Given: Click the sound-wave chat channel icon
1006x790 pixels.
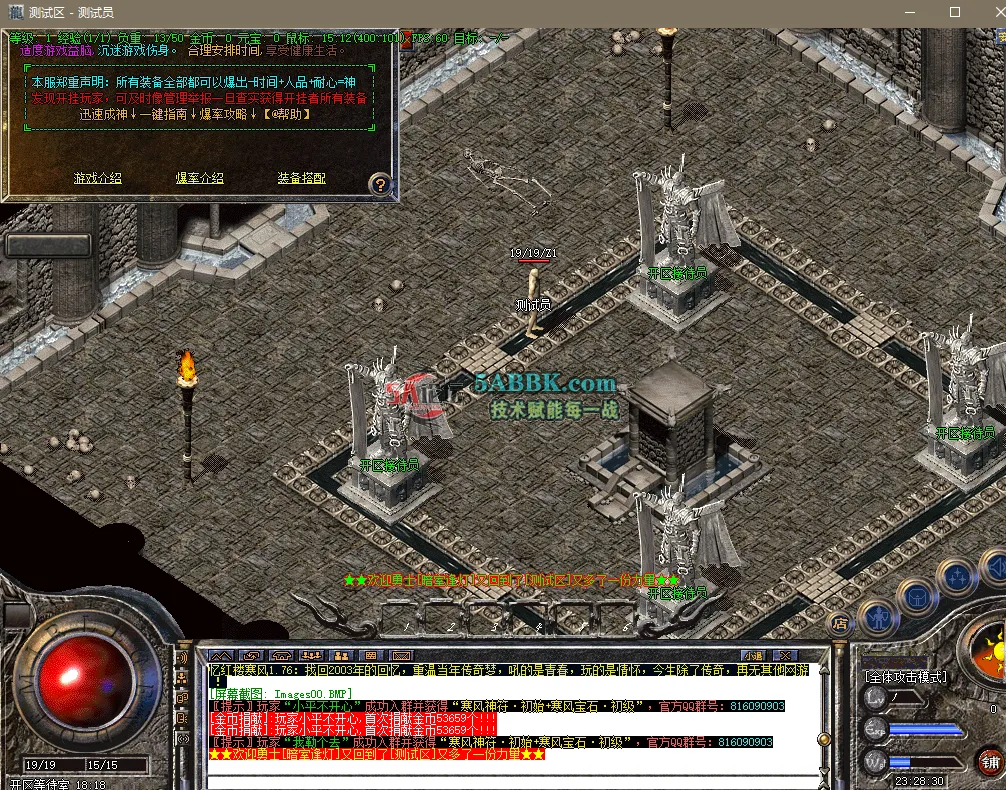Looking at the screenshot, I should [x=183, y=659].
